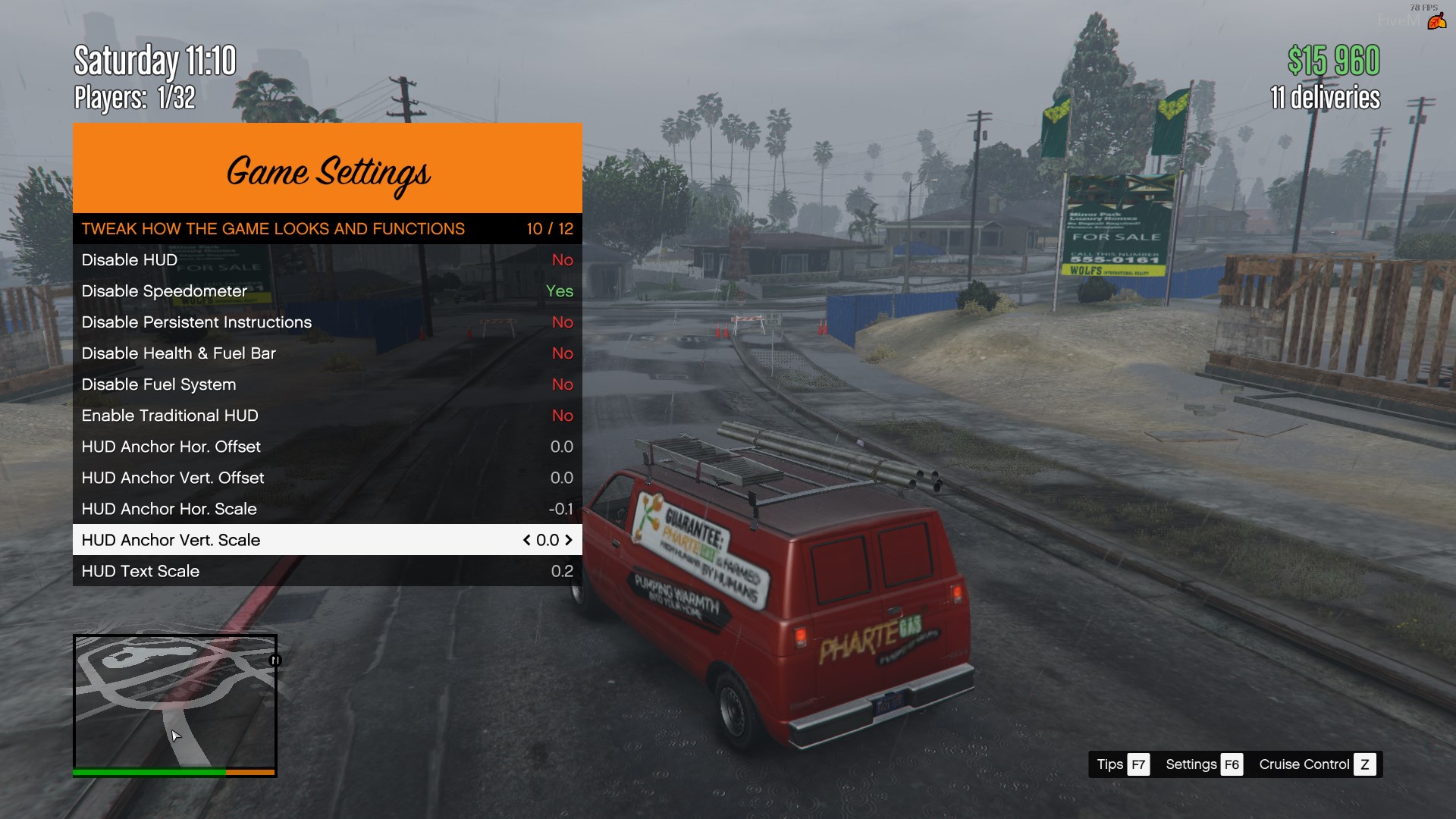Select the HUD Text Scale row

327,571
